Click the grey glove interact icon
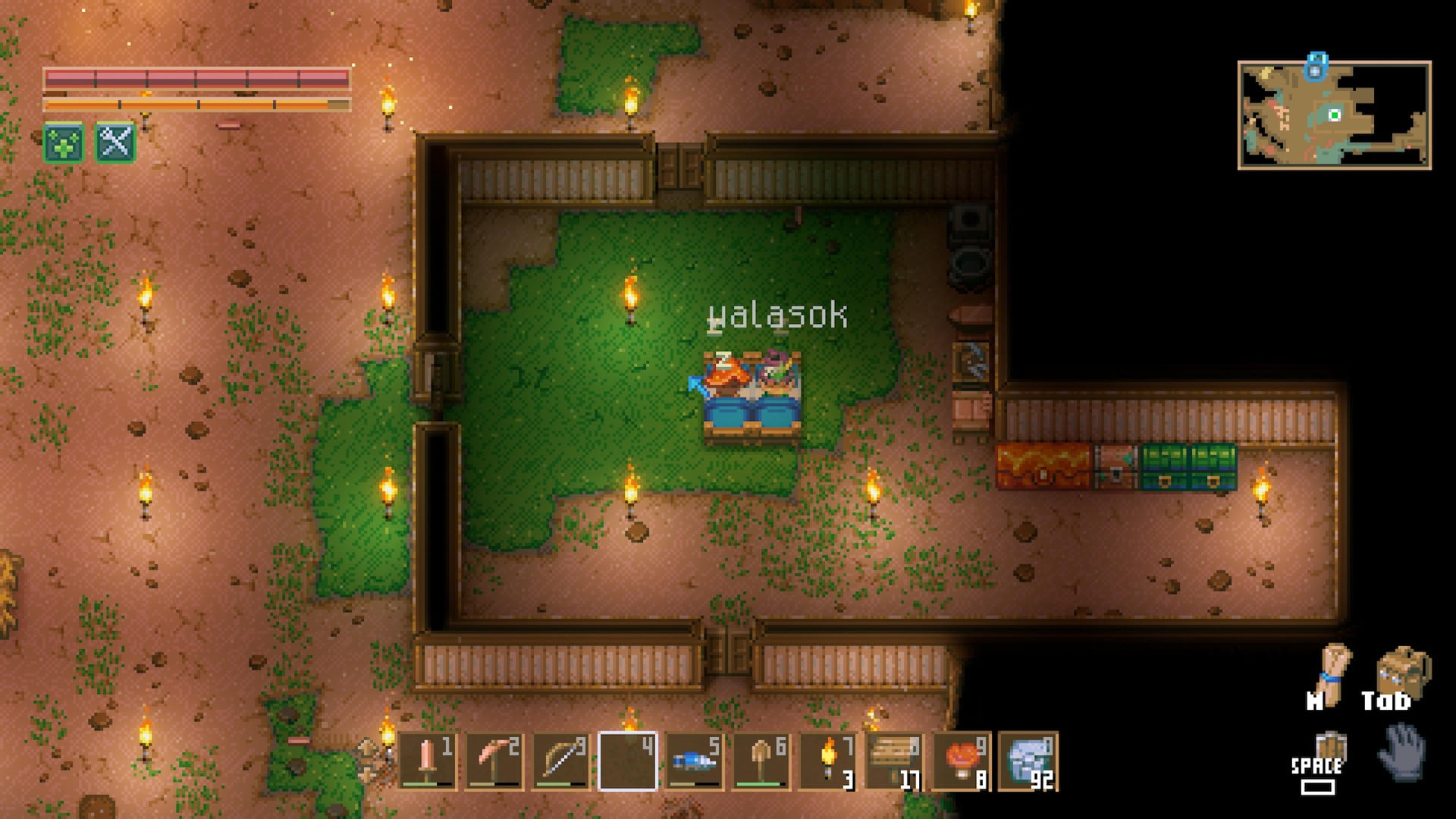 (1403, 752)
